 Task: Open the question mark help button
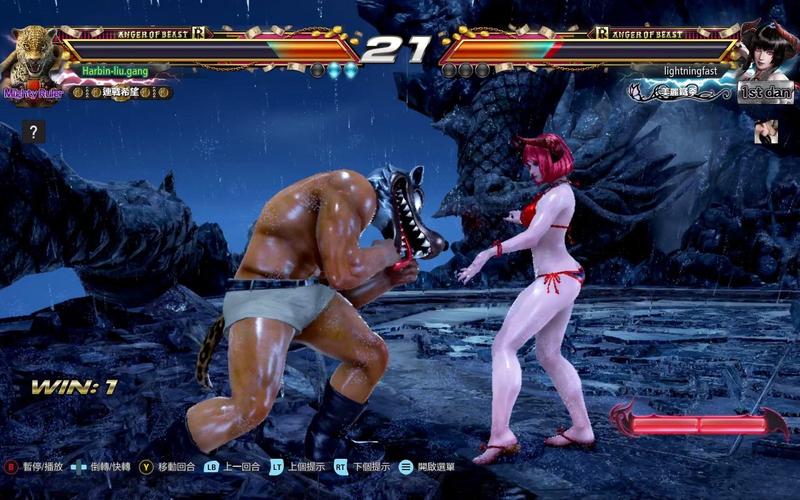click(x=34, y=132)
